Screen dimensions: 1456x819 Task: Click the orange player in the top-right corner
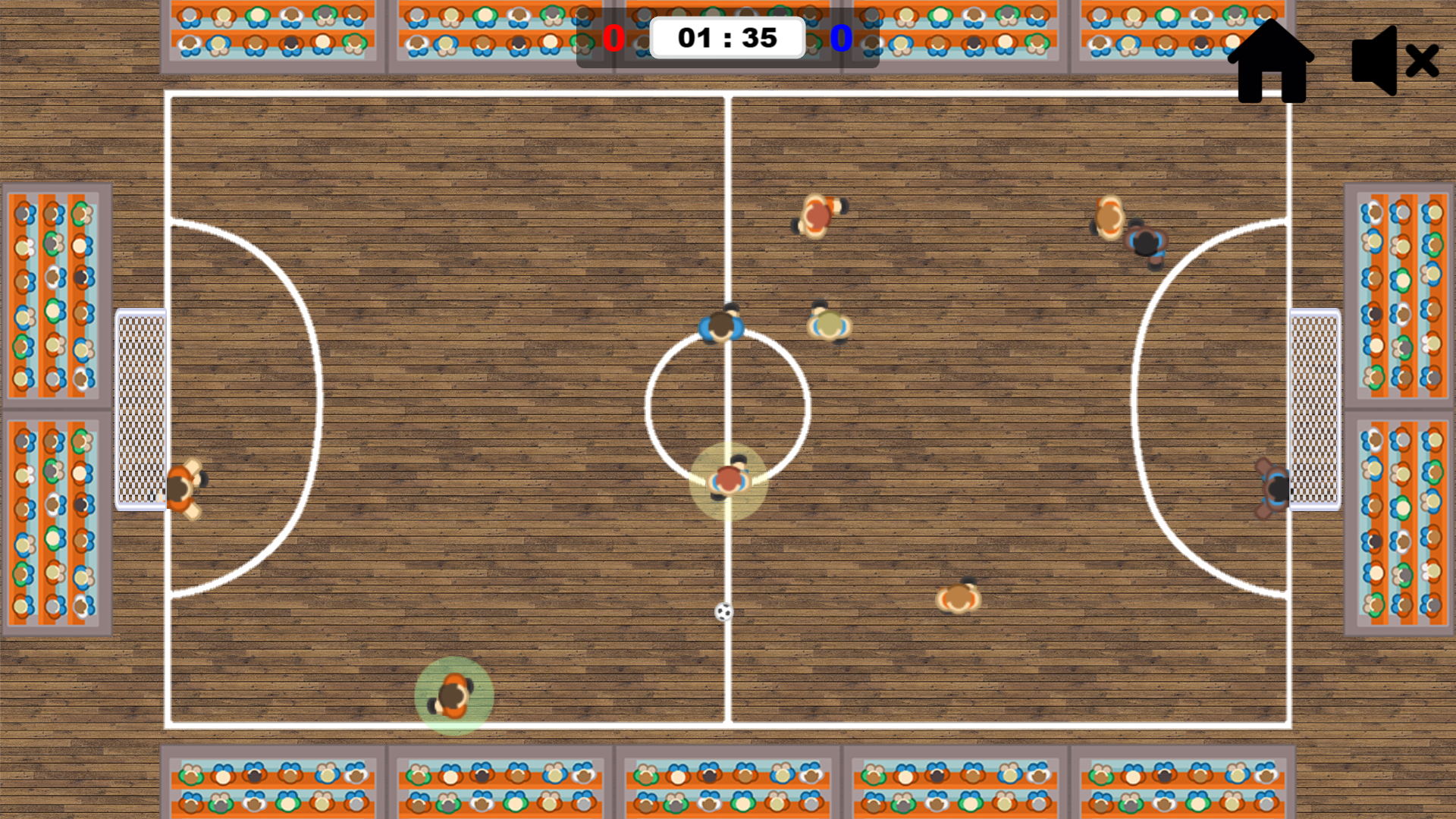click(1111, 216)
